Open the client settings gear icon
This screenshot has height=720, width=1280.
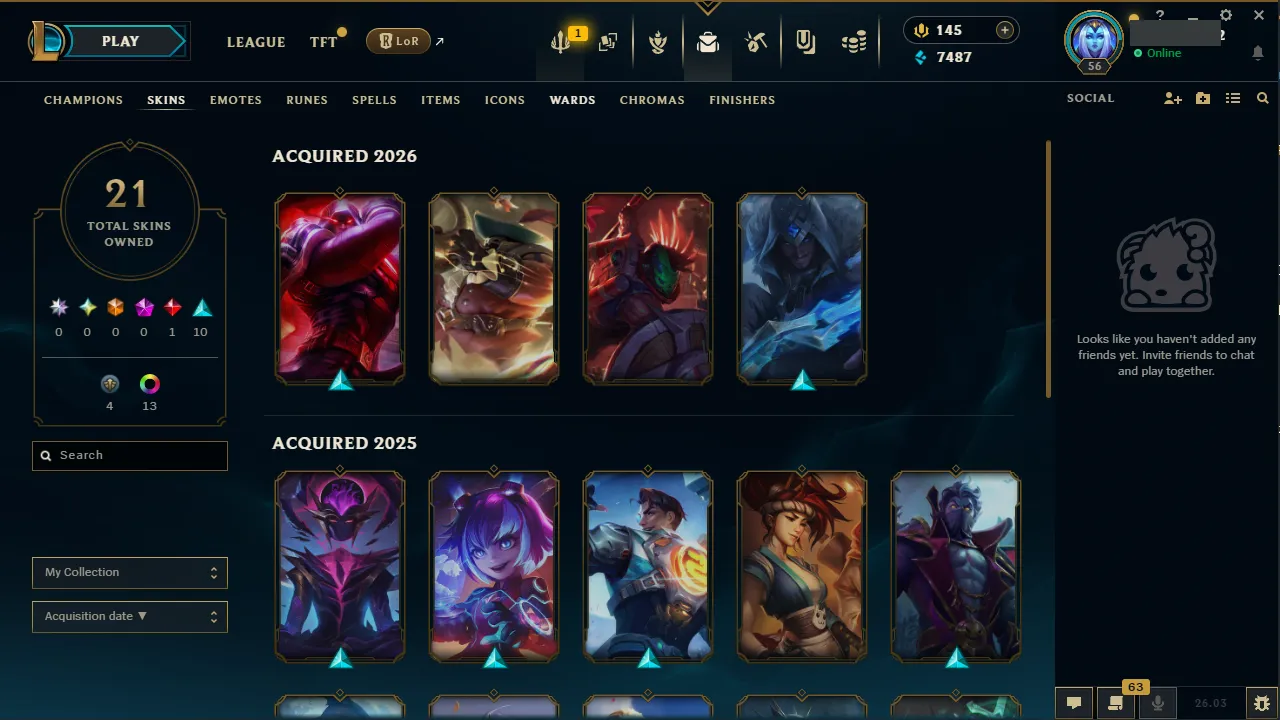[1225, 15]
